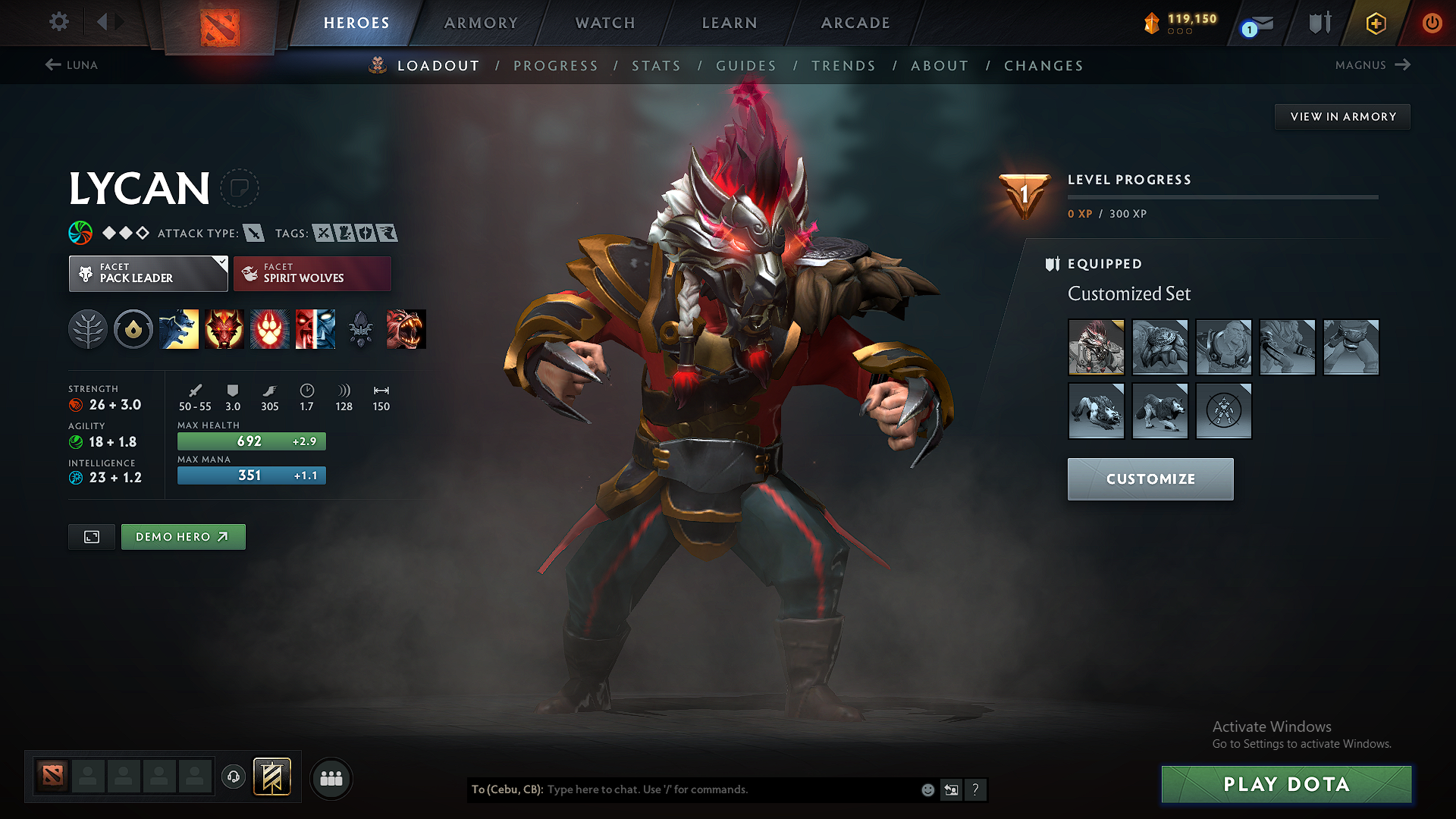Click the settings gear icon
Image resolution: width=1456 pixels, height=819 pixels.
point(58,22)
